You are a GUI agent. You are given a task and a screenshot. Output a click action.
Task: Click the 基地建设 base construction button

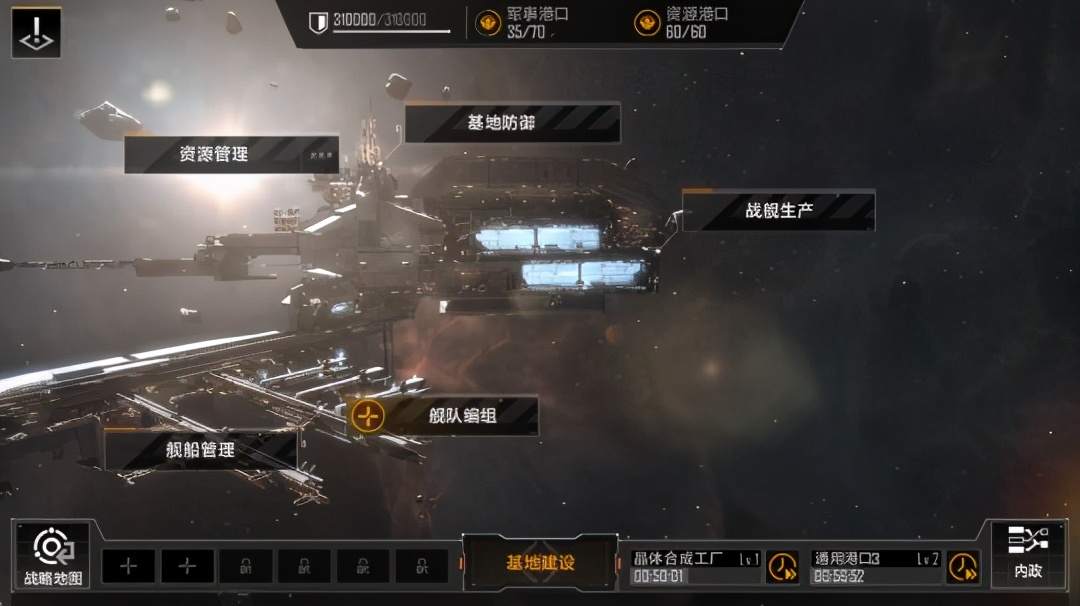(540, 563)
